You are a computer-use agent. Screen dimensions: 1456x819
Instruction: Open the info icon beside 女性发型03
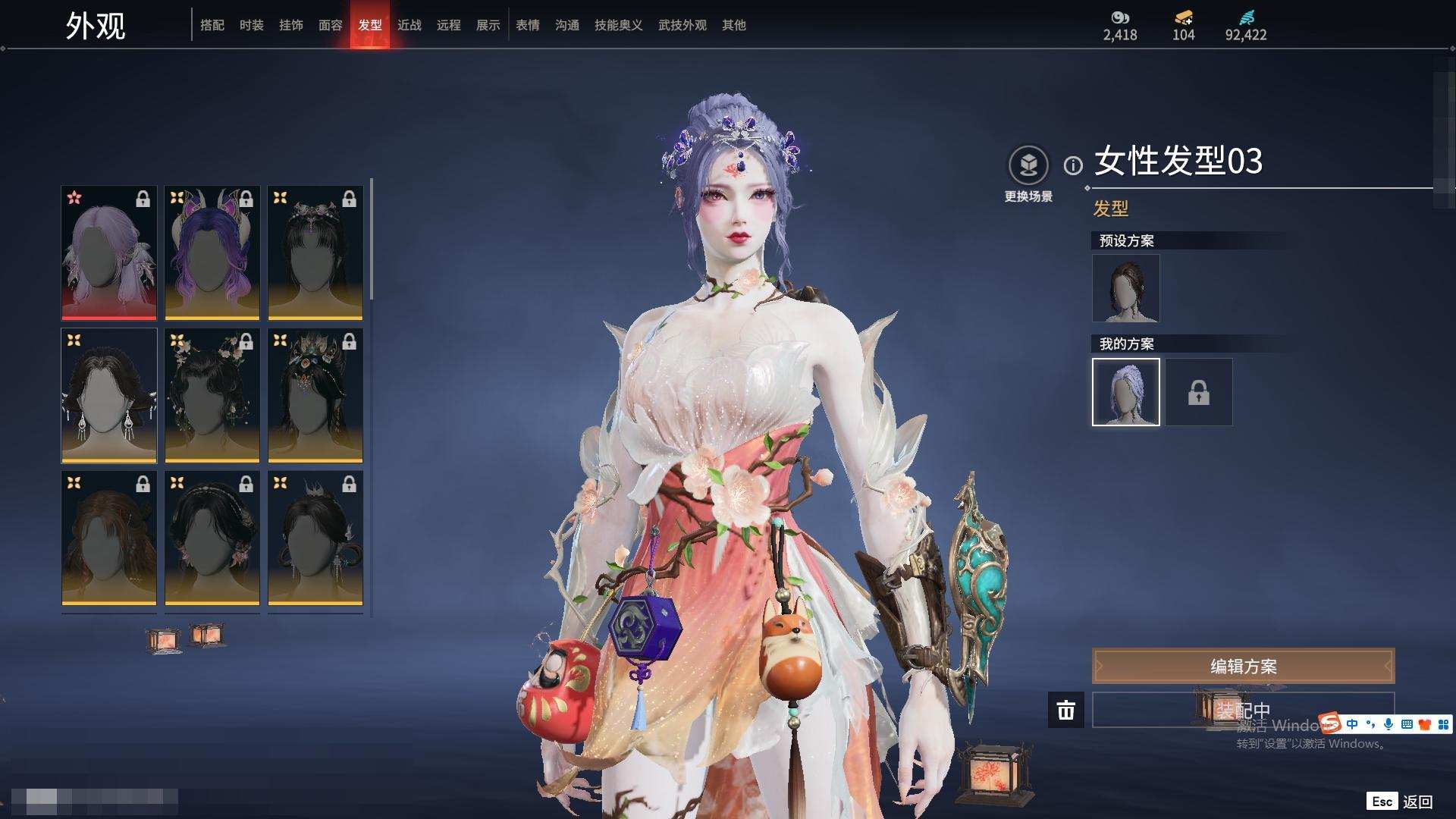click(1073, 165)
